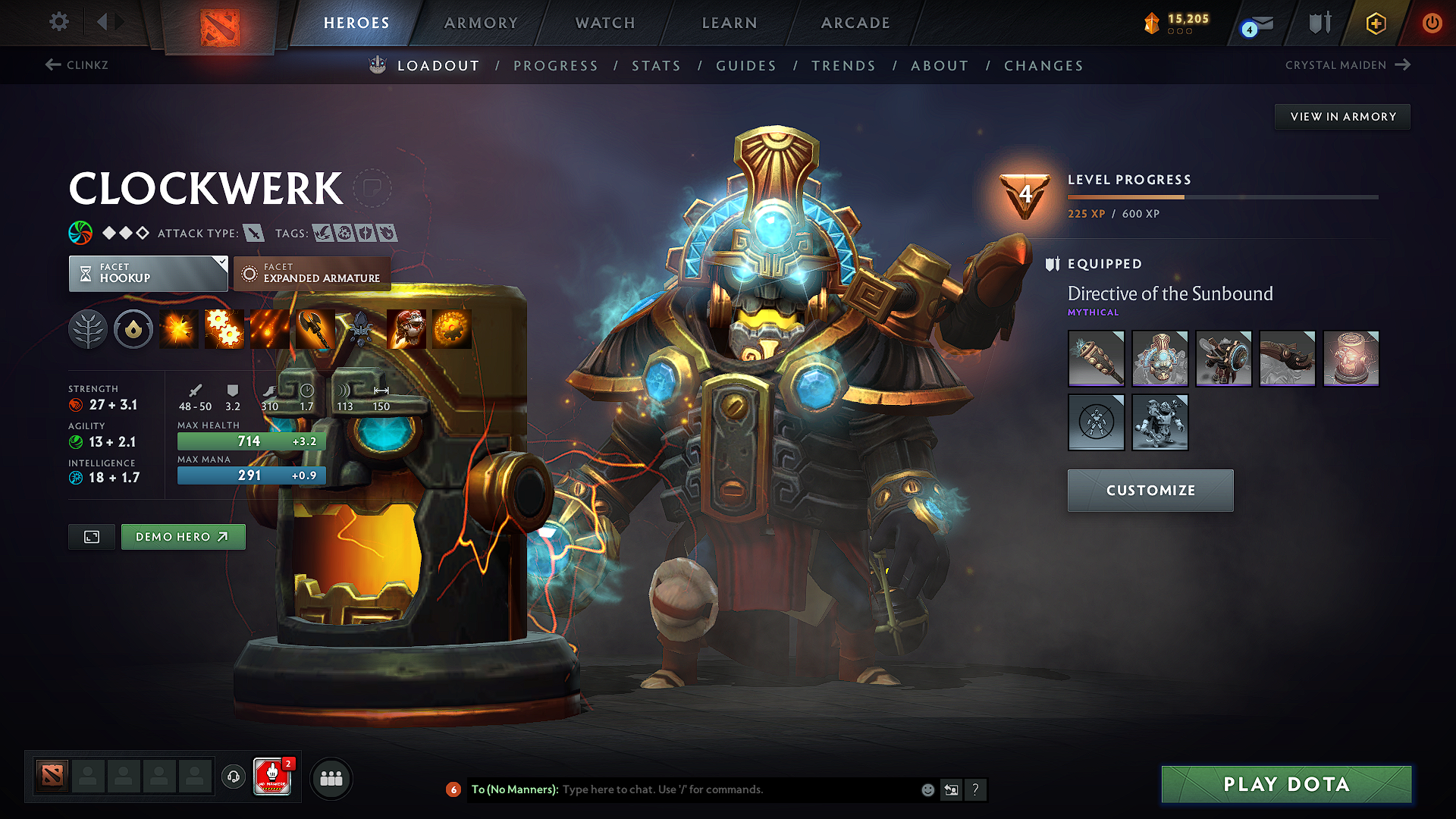This screenshot has height=819, width=1456.
Task: Select the Battery Assault ability icon
Action: coord(179,328)
